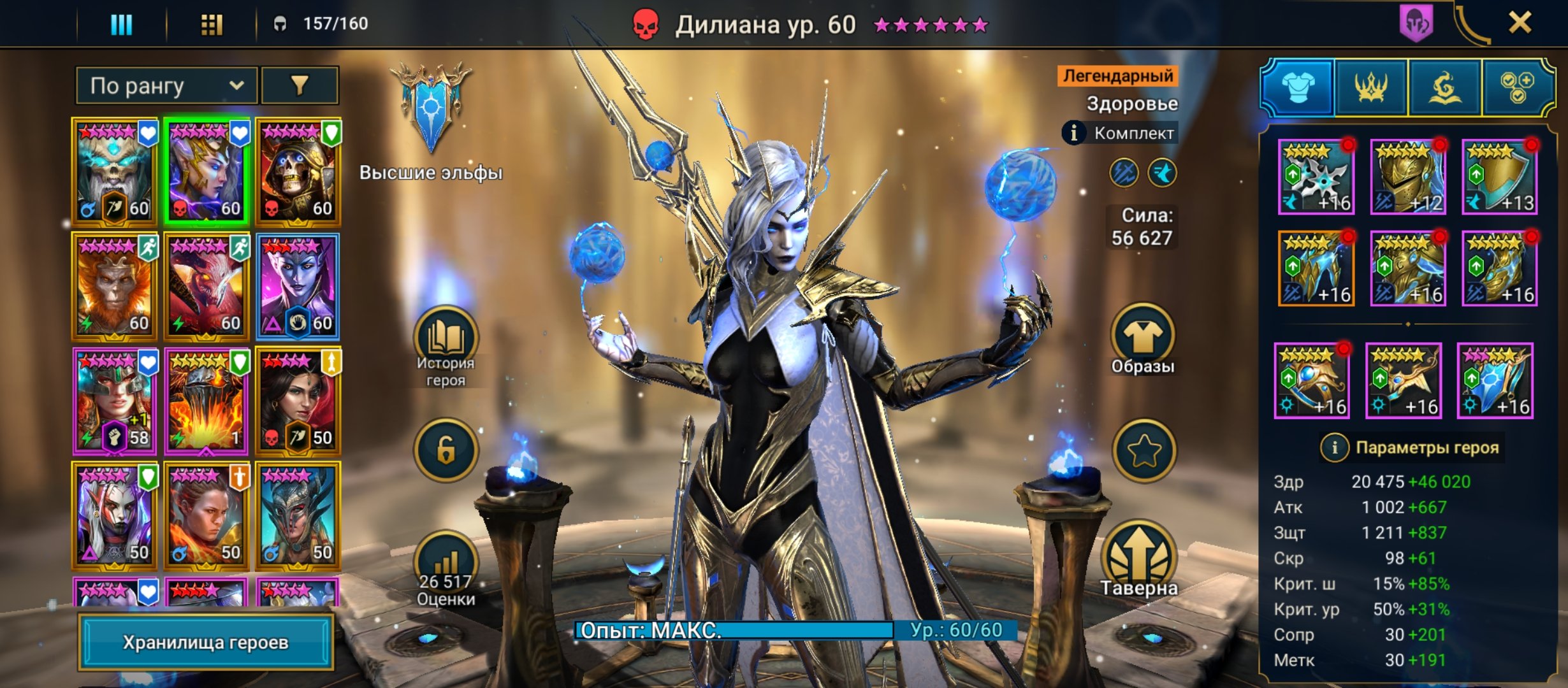Toggle the hero lock padlock button
1568x688 pixels.
click(446, 450)
